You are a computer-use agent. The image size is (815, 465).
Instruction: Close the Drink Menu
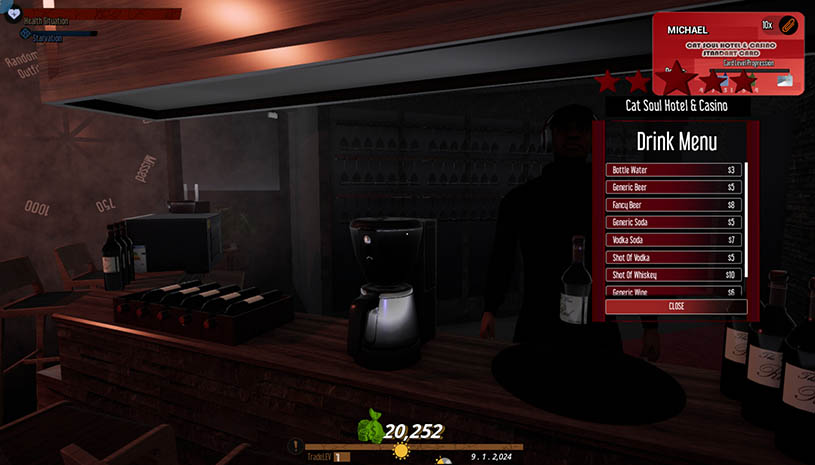click(x=676, y=306)
